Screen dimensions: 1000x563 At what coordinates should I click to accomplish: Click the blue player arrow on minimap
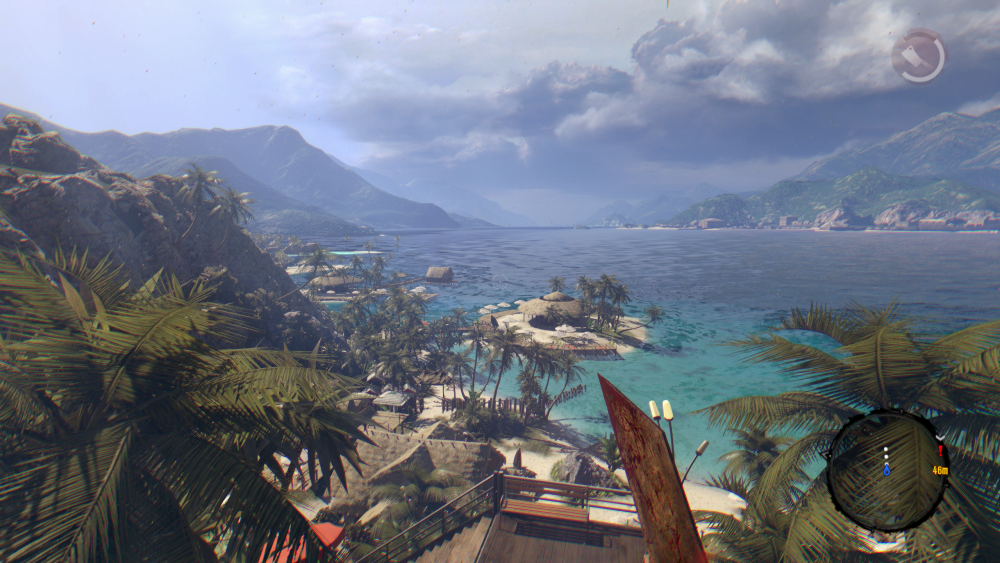886,468
